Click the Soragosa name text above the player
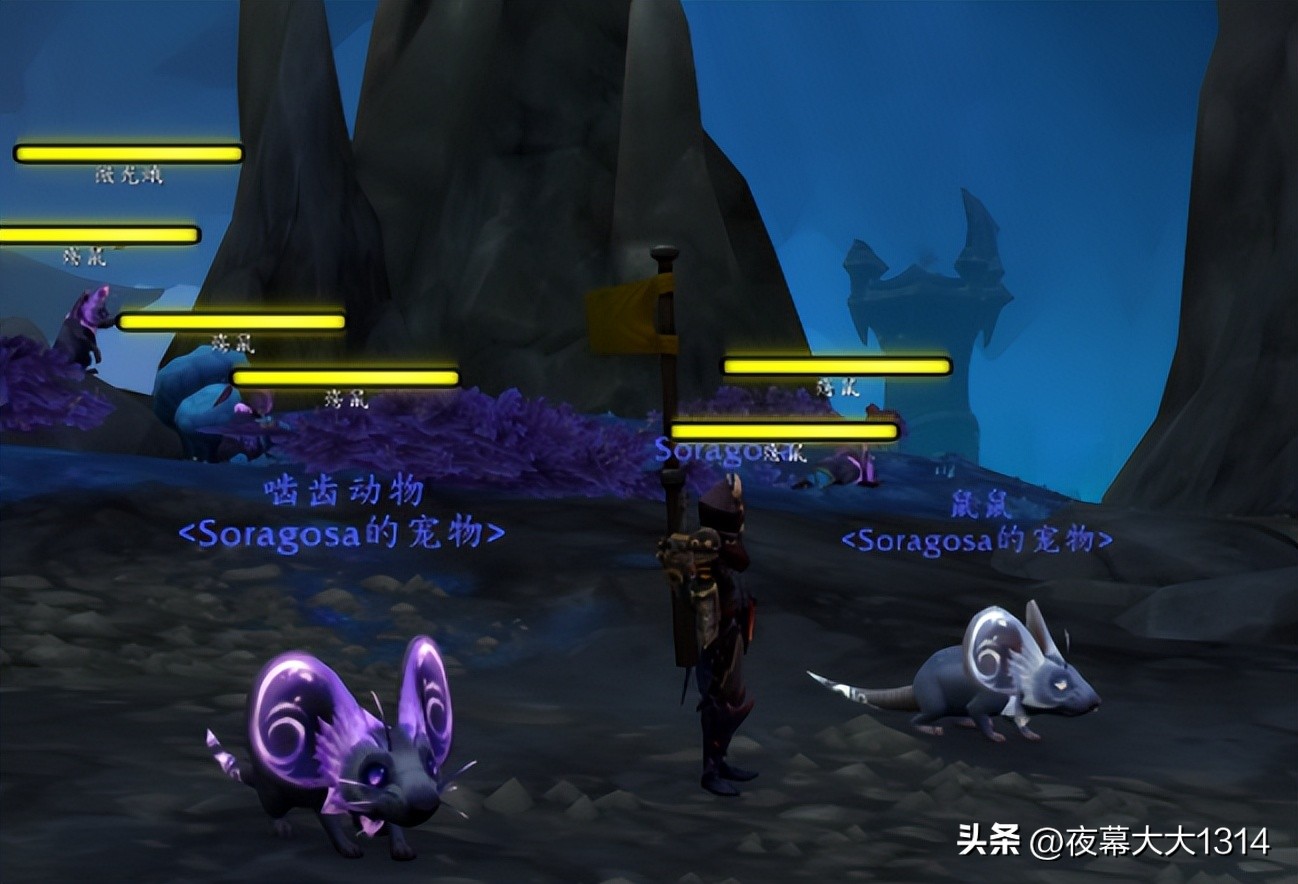 click(x=715, y=450)
